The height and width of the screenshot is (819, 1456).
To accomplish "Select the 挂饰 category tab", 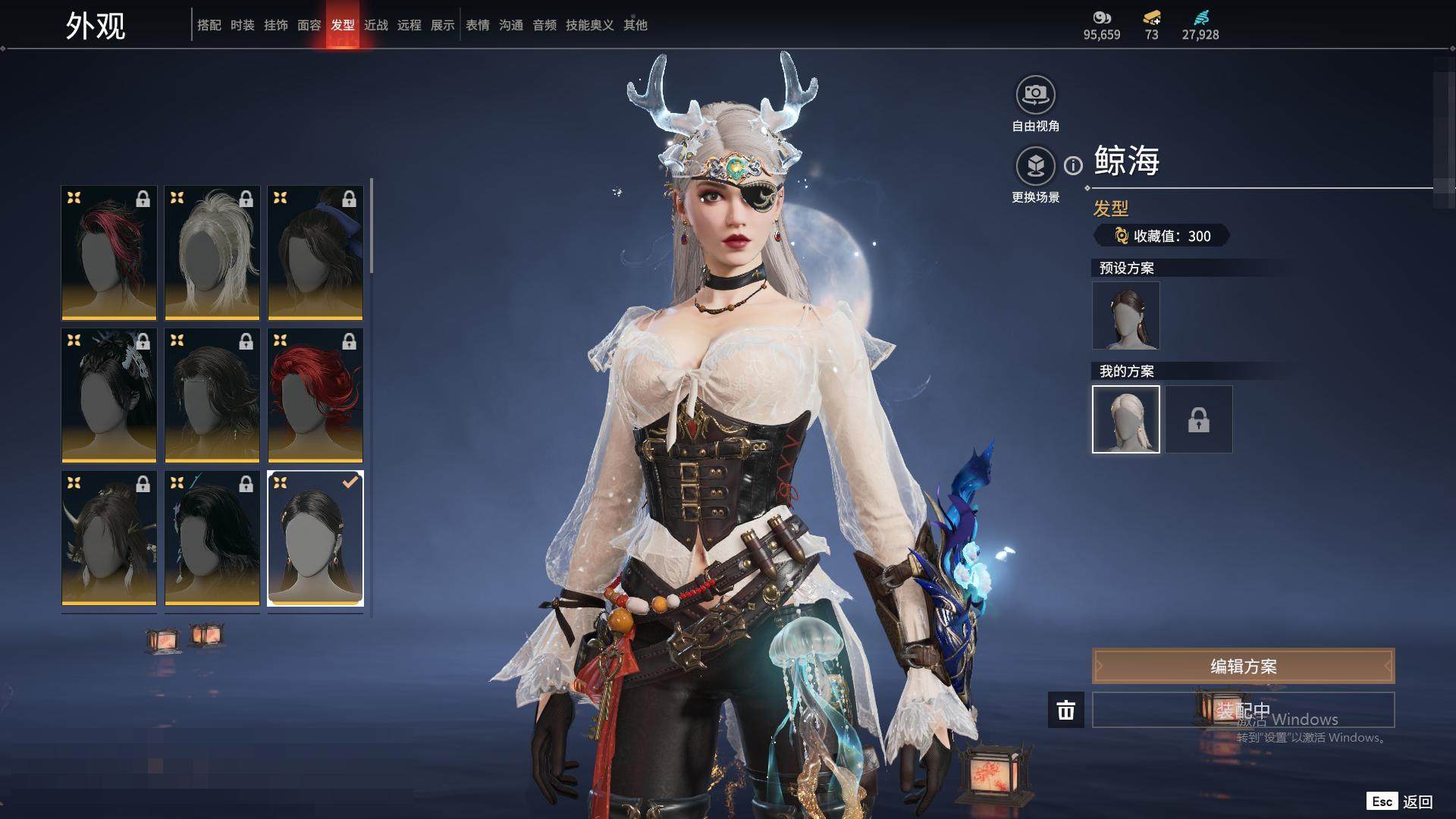I will point(276,25).
